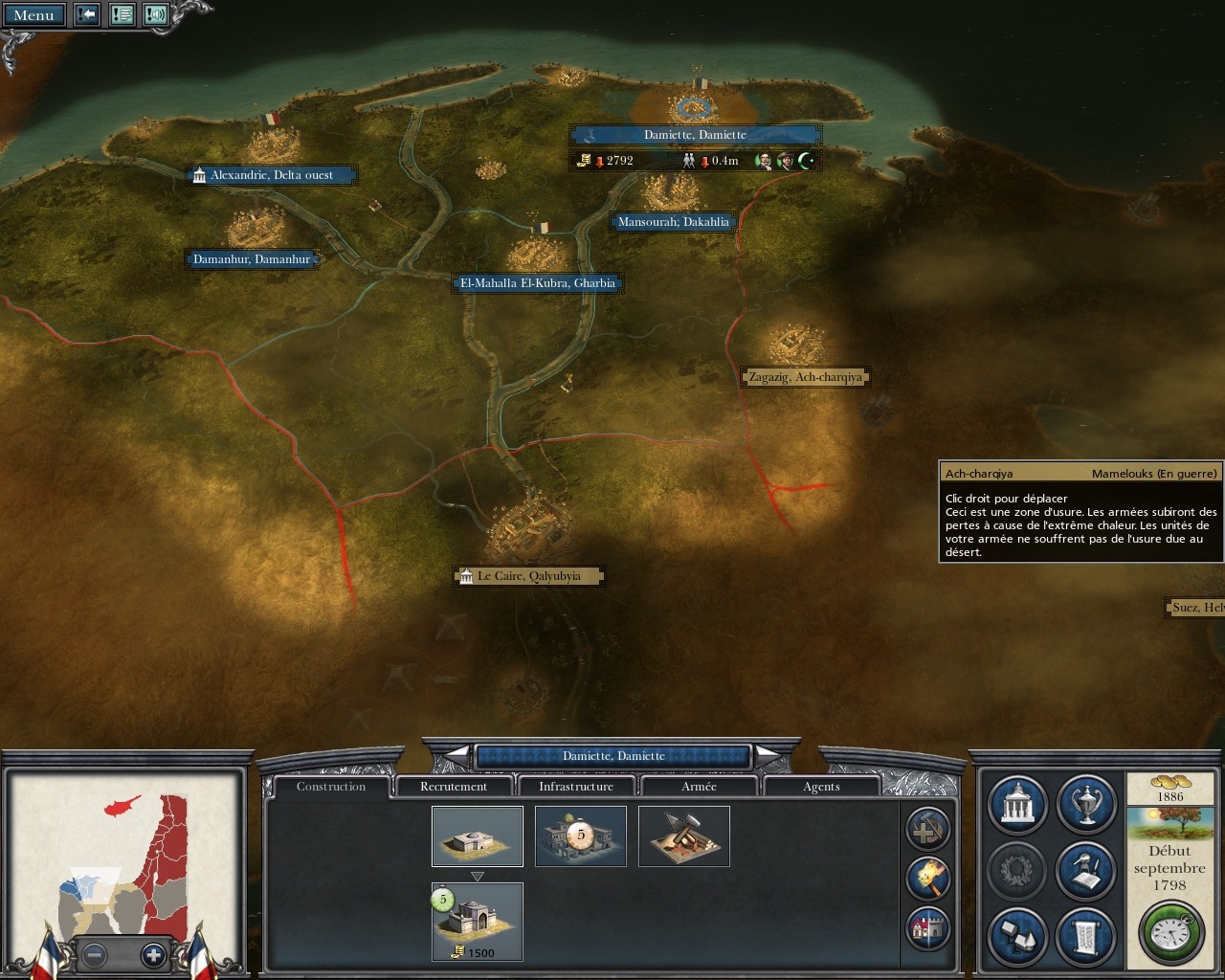Go to the previous settlement arrow
The image size is (1225, 980).
[x=457, y=756]
